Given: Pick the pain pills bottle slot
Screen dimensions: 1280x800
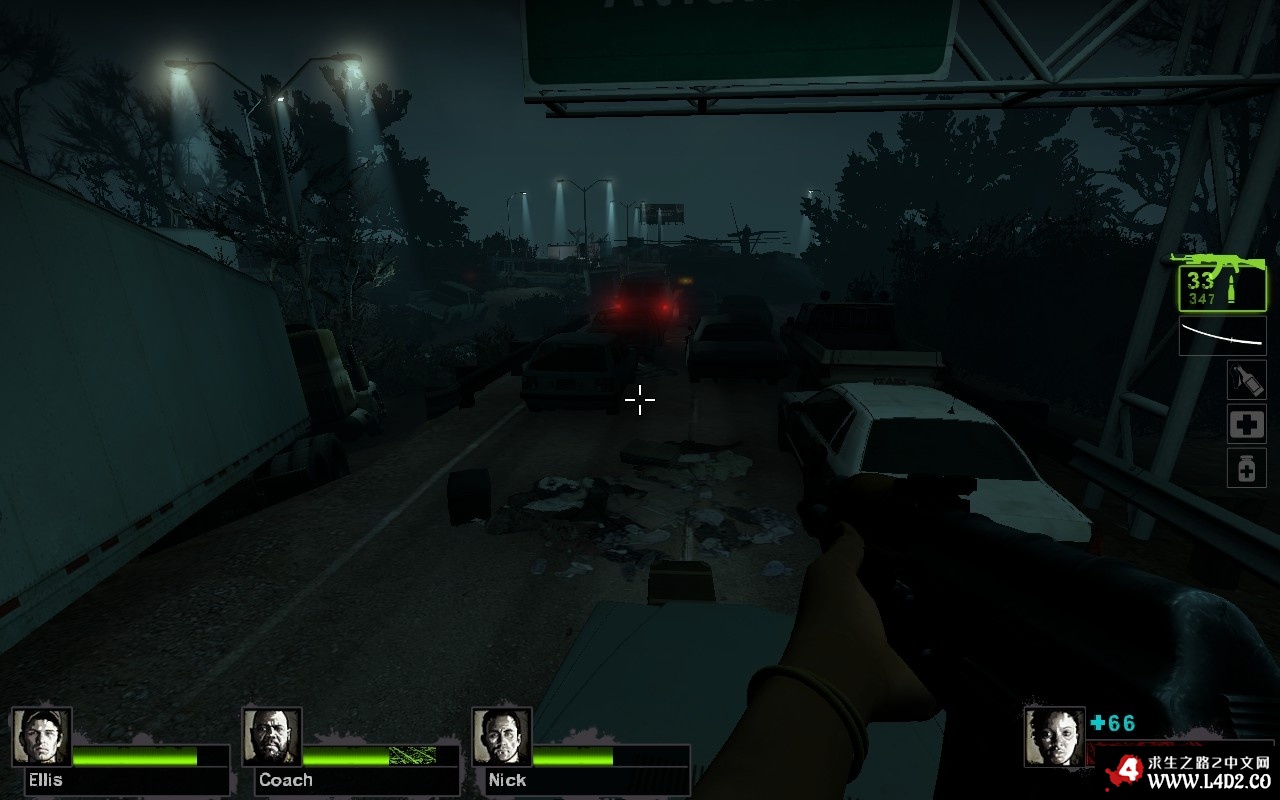Looking at the screenshot, I should 1246,468.
